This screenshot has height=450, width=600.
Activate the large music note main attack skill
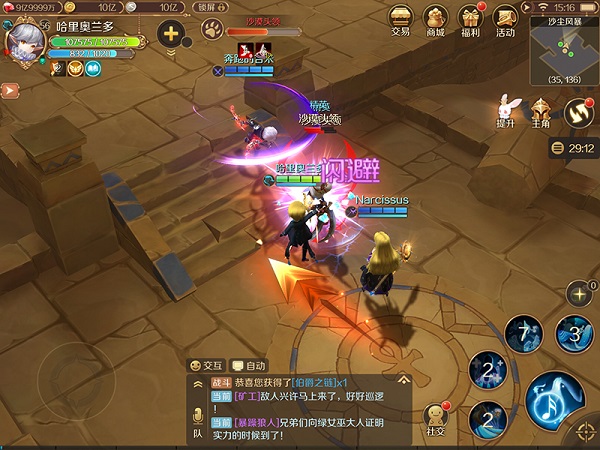(559, 402)
